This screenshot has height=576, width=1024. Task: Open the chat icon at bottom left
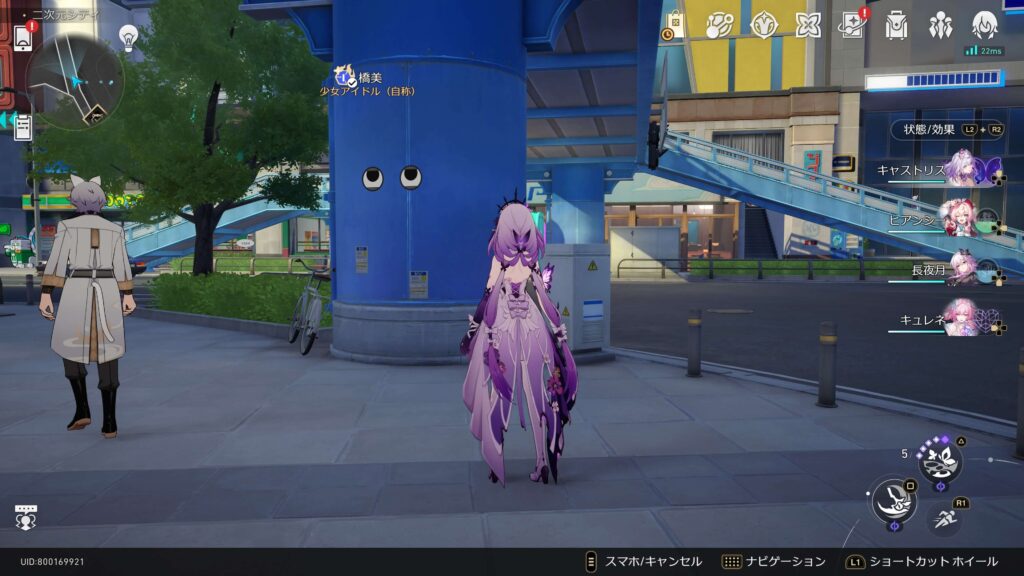(x=26, y=516)
